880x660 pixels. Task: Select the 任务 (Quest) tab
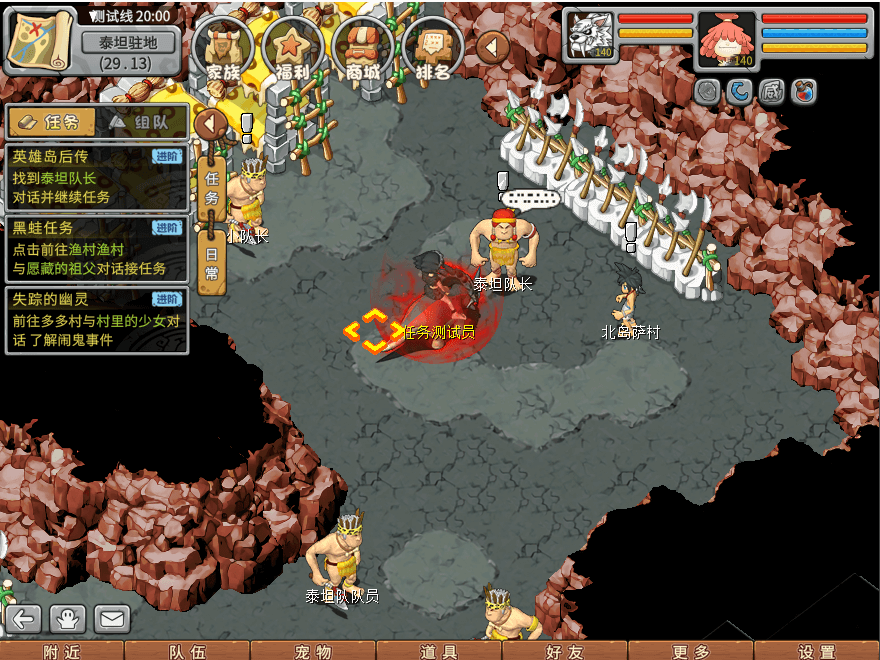click(52, 122)
